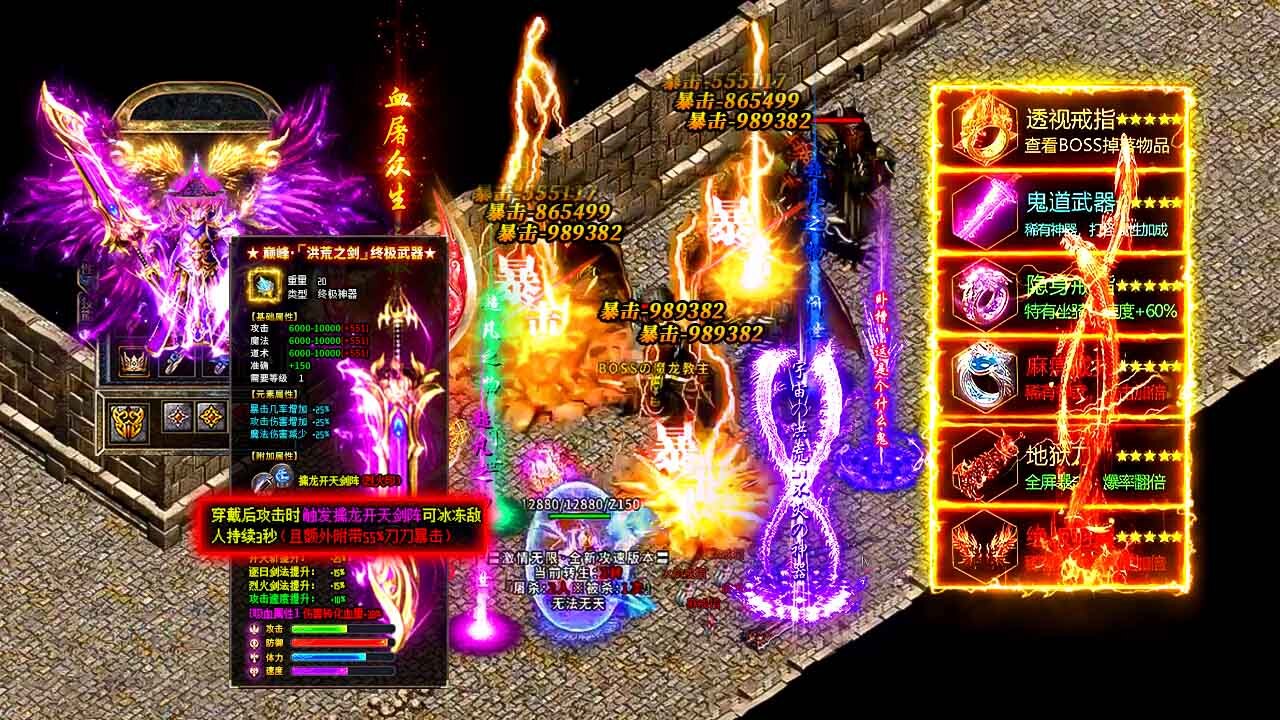This screenshot has height=720, width=1280.
Task: Click the golden emblem equipment slot
Action: tap(128, 421)
